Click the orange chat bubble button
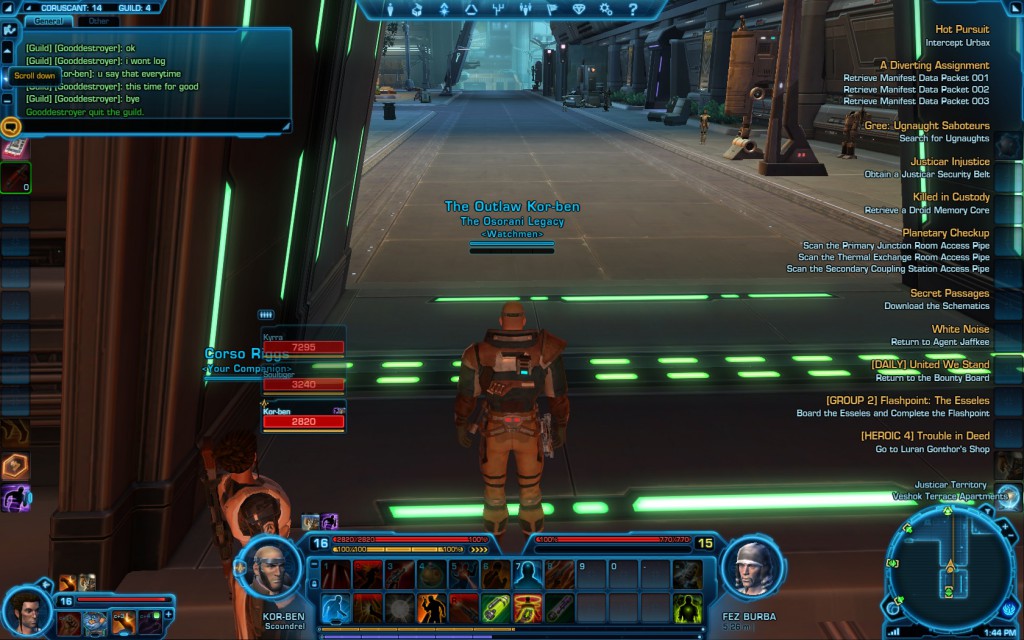Image resolution: width=1024 pixels, height=640 pixels. click(11, 127)
